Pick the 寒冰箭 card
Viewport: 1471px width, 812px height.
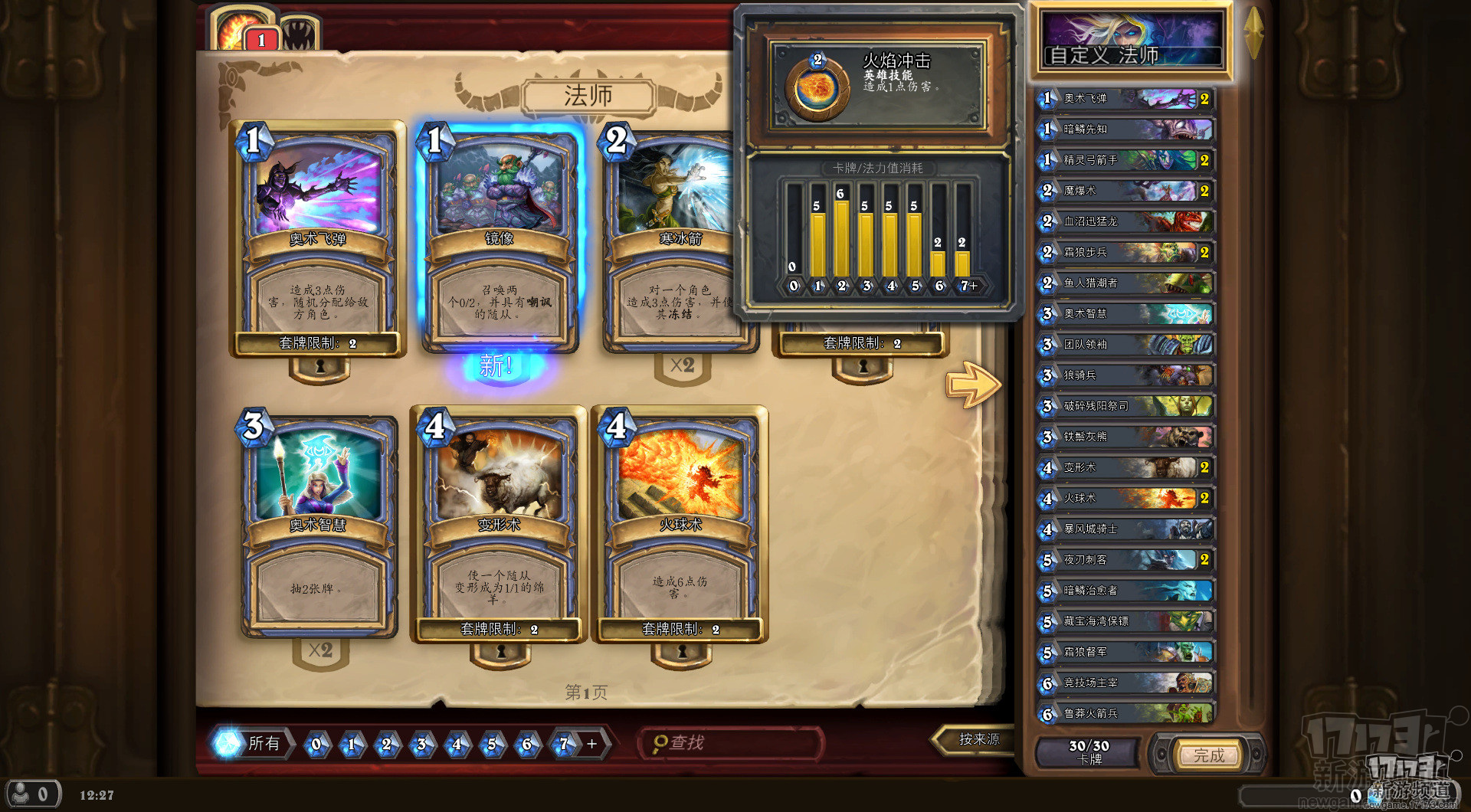674,237
